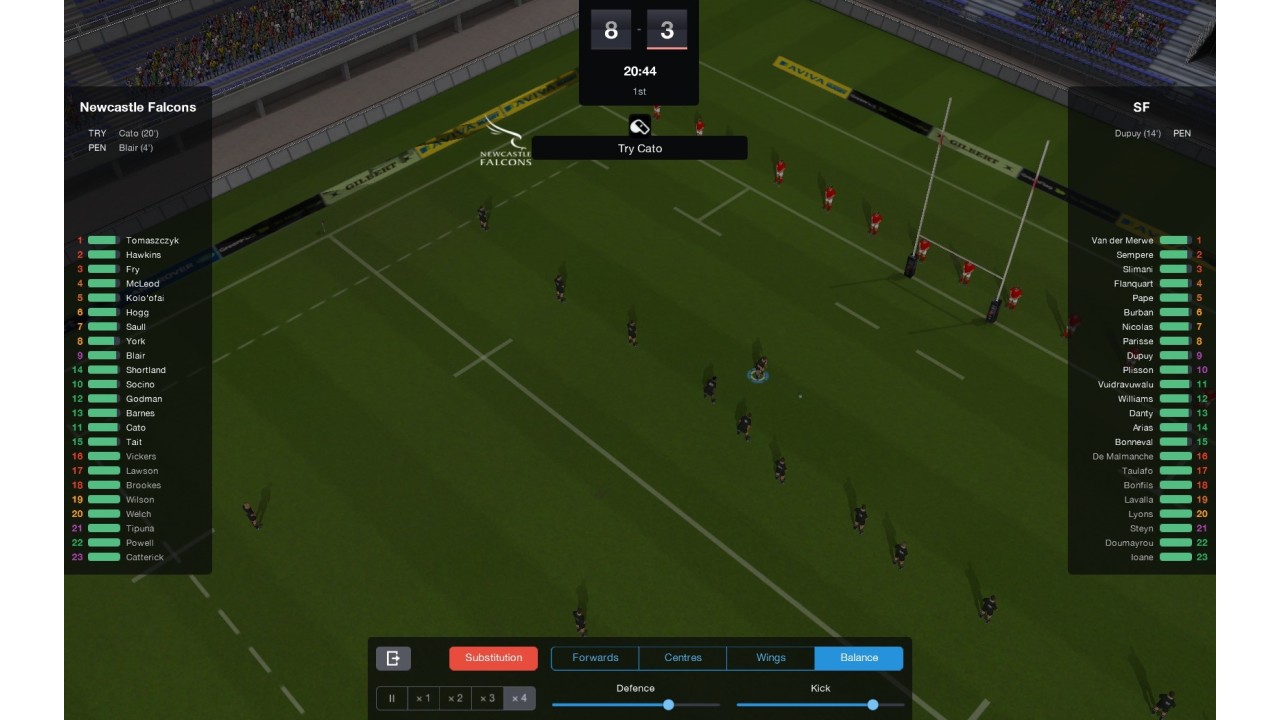Choose substitute Ioane from SF list
The width and height of the screenshot is (1280, 720).
[1141, 558]
